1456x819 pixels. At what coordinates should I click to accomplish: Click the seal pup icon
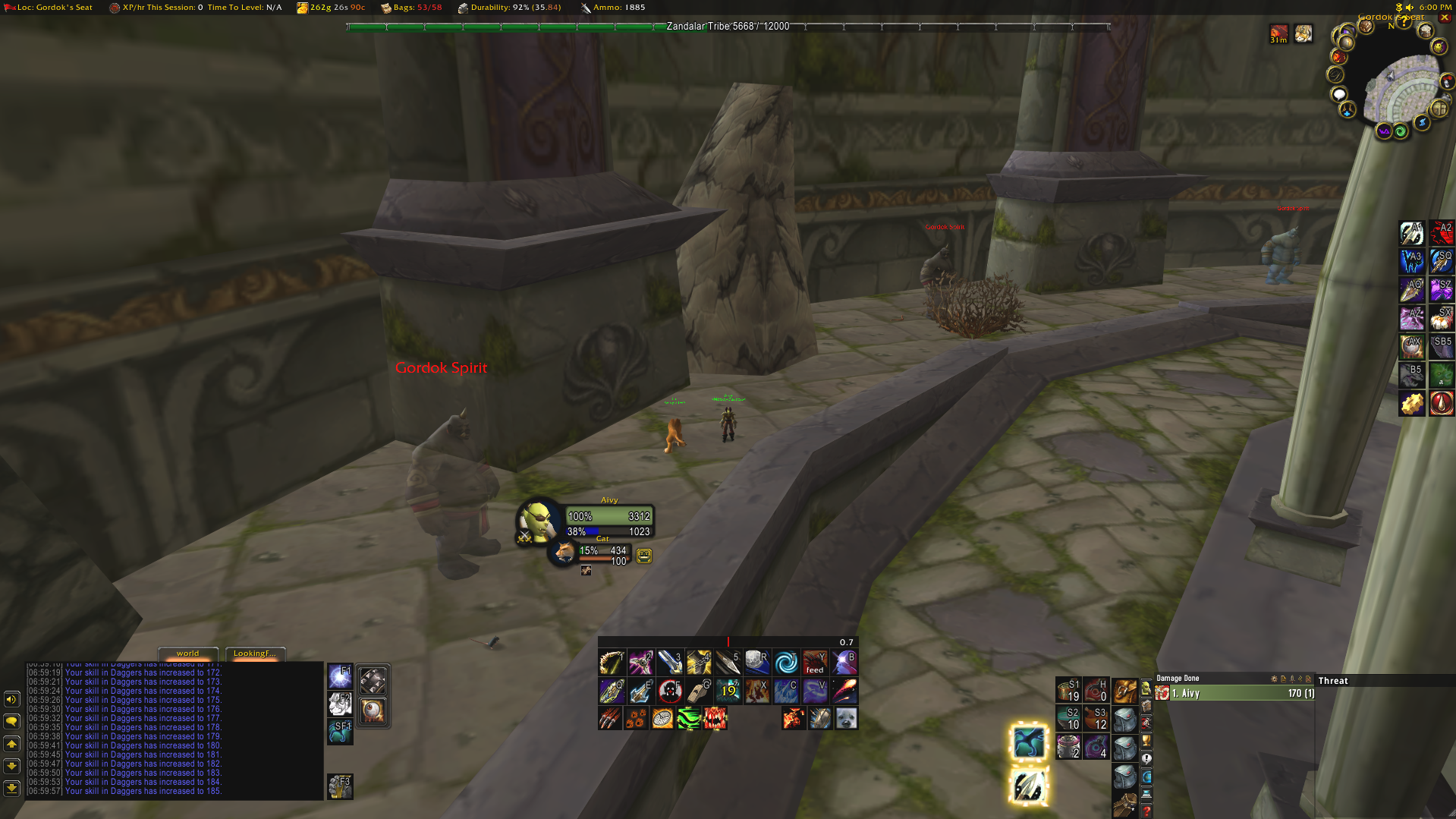846,718
